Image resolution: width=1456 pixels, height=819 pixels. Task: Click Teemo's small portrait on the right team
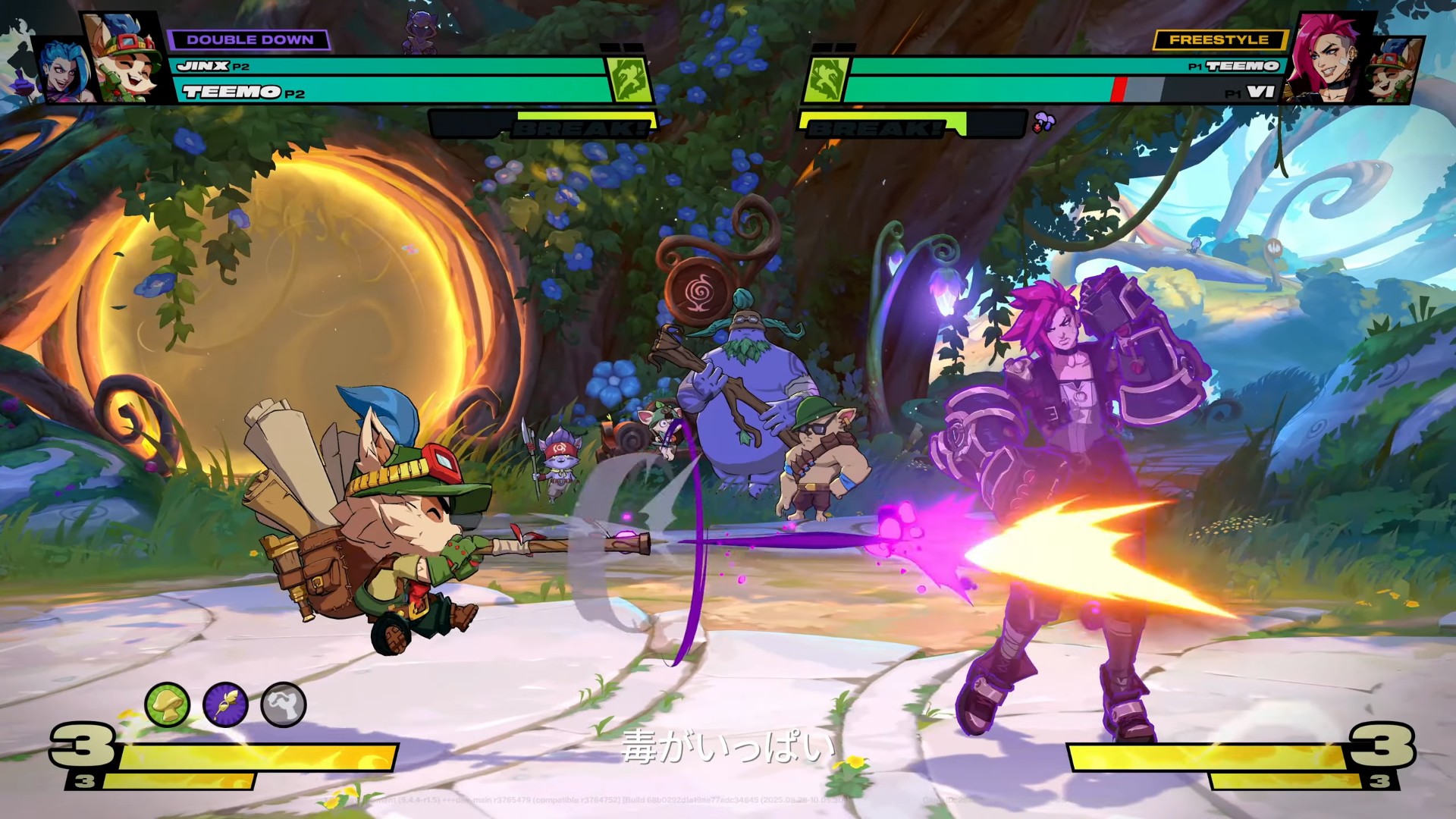1394,71
